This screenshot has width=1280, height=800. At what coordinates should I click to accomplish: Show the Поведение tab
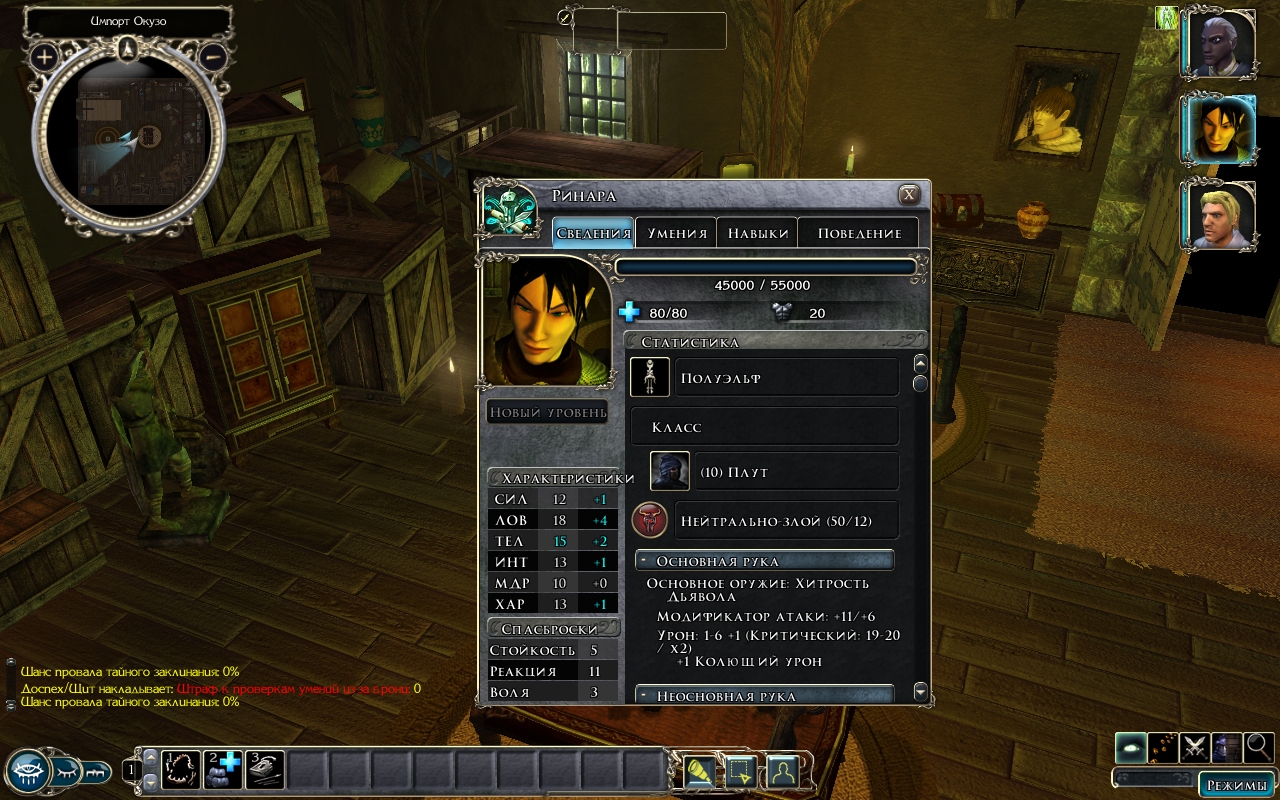click(859, 233)
